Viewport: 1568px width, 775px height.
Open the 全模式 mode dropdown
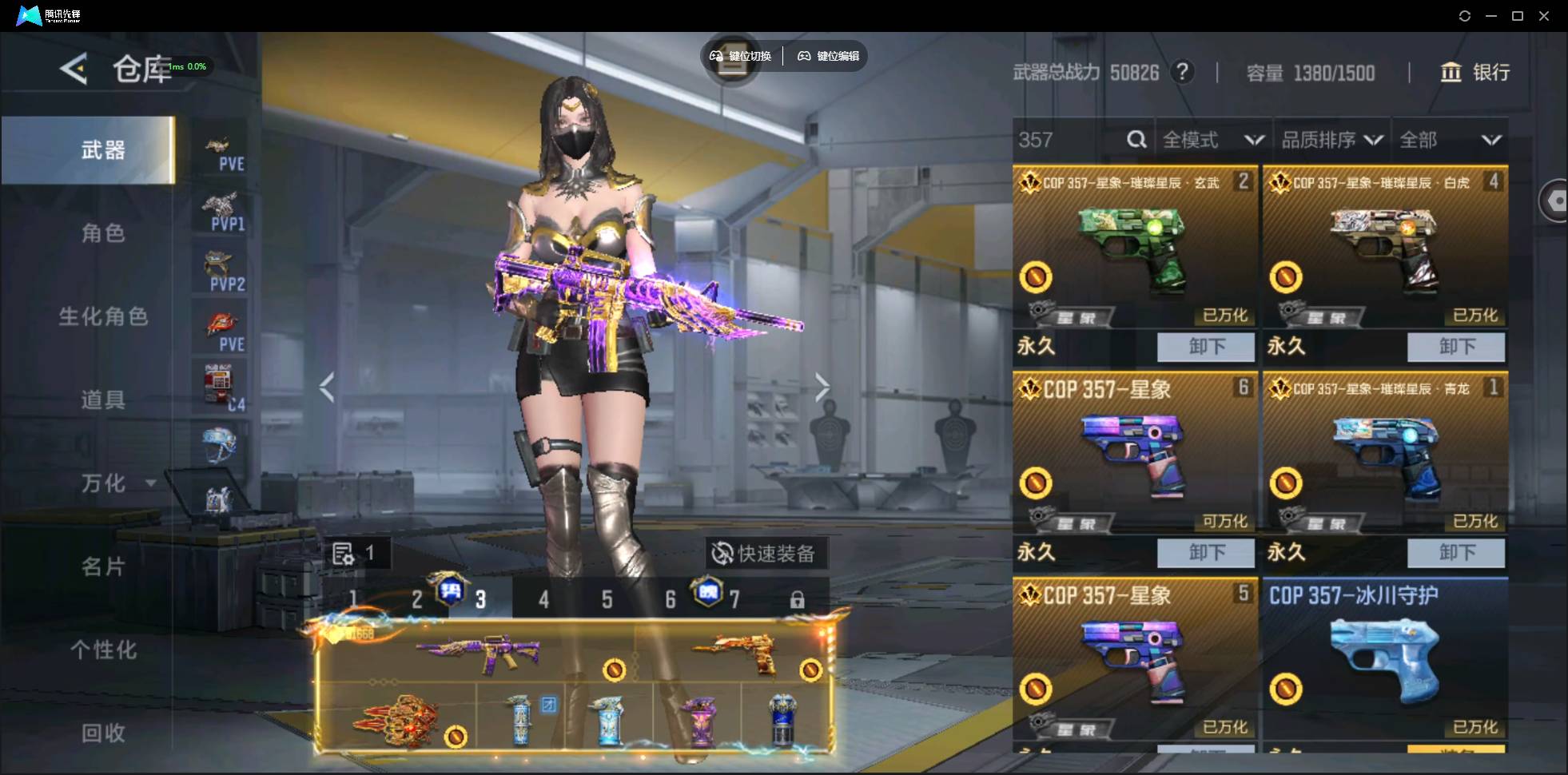coord(1212,141)
